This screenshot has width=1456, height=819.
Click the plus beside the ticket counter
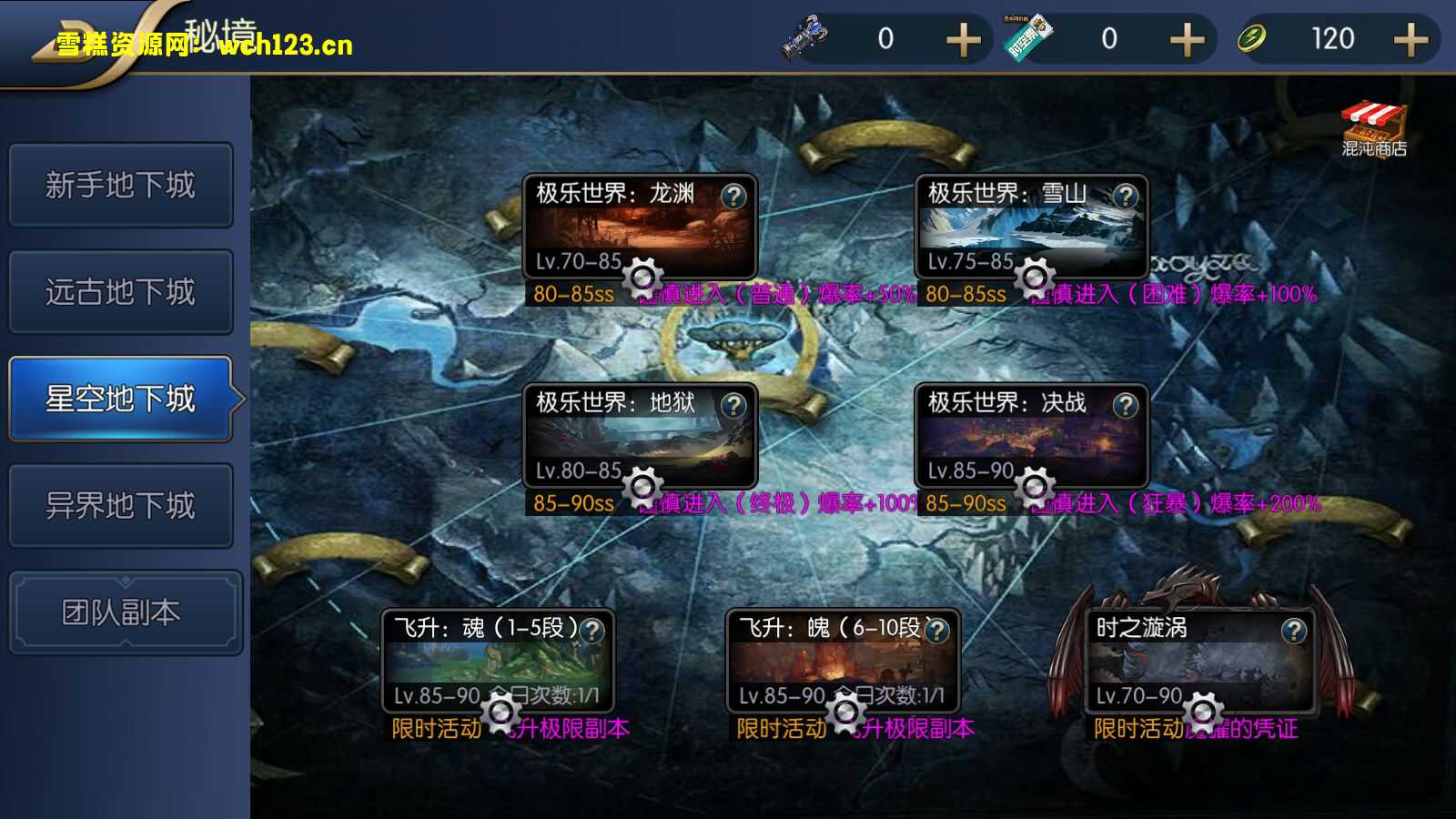(x=1187, y=39)
